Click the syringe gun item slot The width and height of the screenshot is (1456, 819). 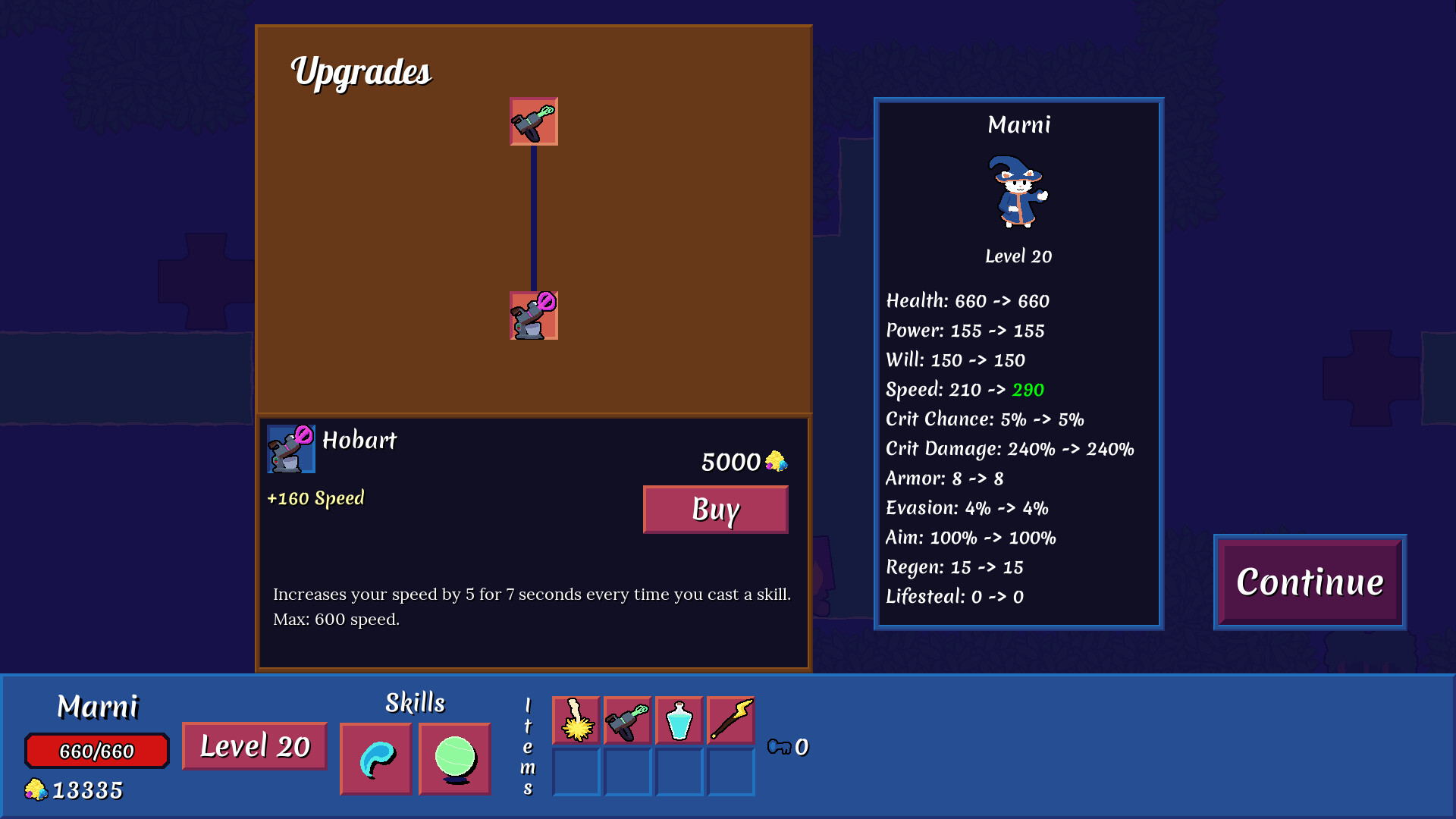tap(627, 720)
